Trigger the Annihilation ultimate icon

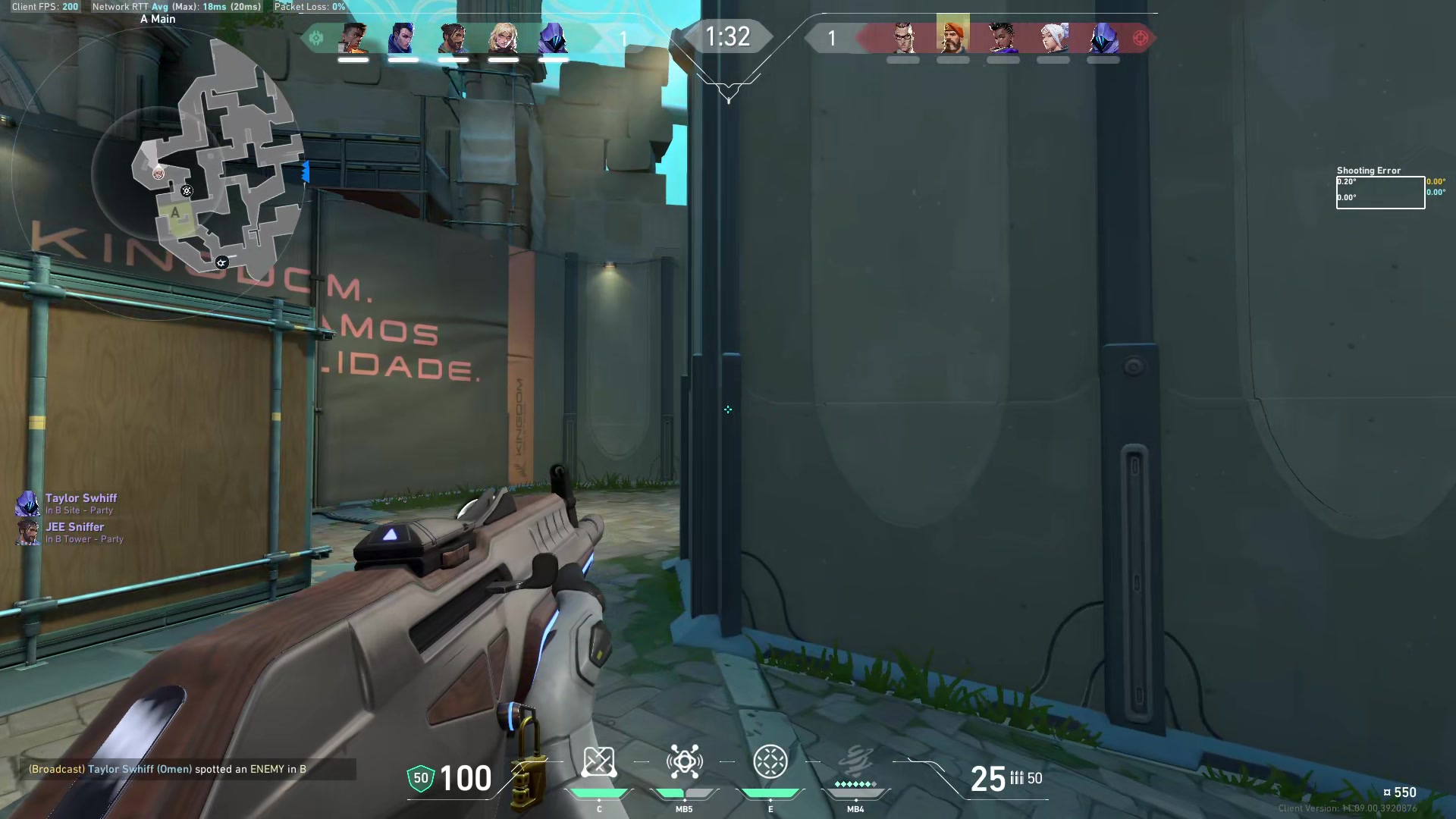tap(855, 762)
